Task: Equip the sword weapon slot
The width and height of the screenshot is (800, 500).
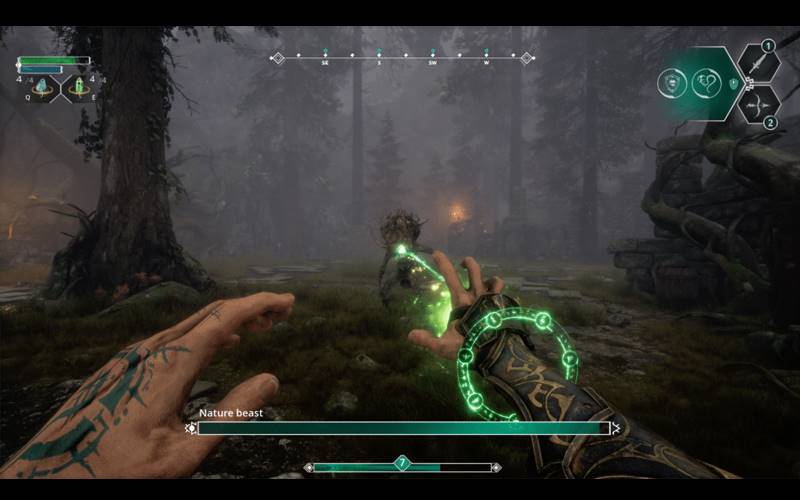Action: coord(758,64)
